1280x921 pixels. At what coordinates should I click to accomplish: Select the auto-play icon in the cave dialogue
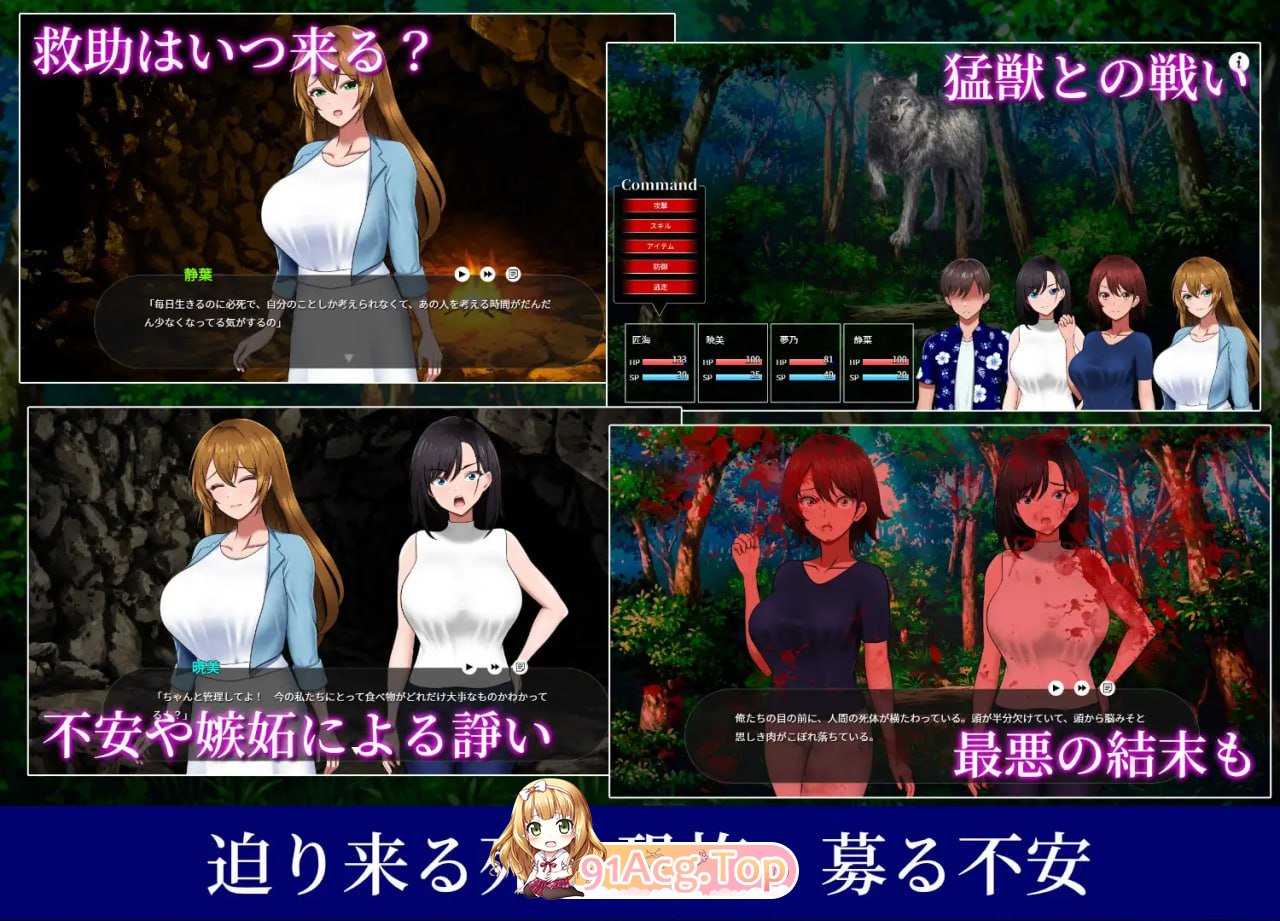click(462, 274)
